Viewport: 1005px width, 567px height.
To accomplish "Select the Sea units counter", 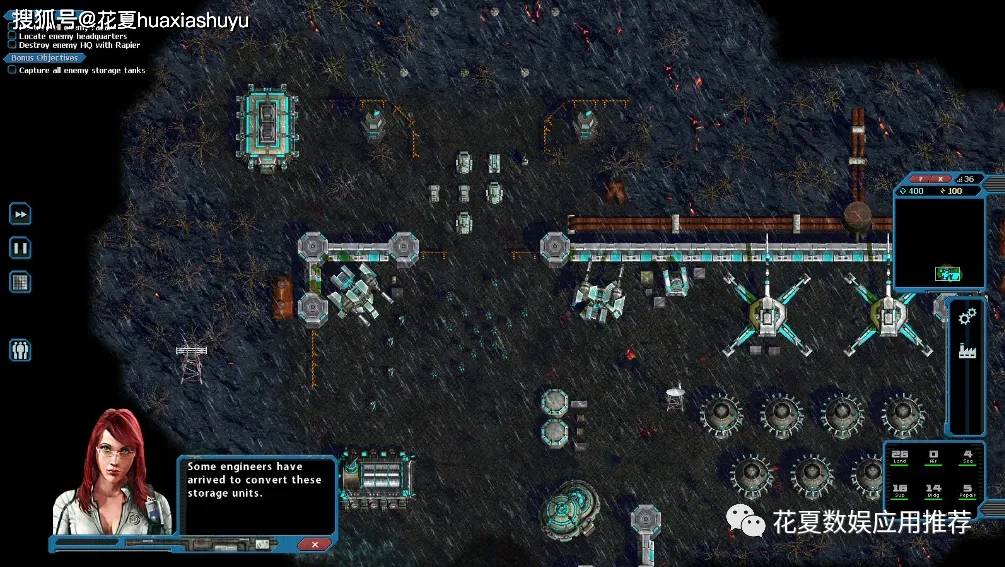I will 967,457.
